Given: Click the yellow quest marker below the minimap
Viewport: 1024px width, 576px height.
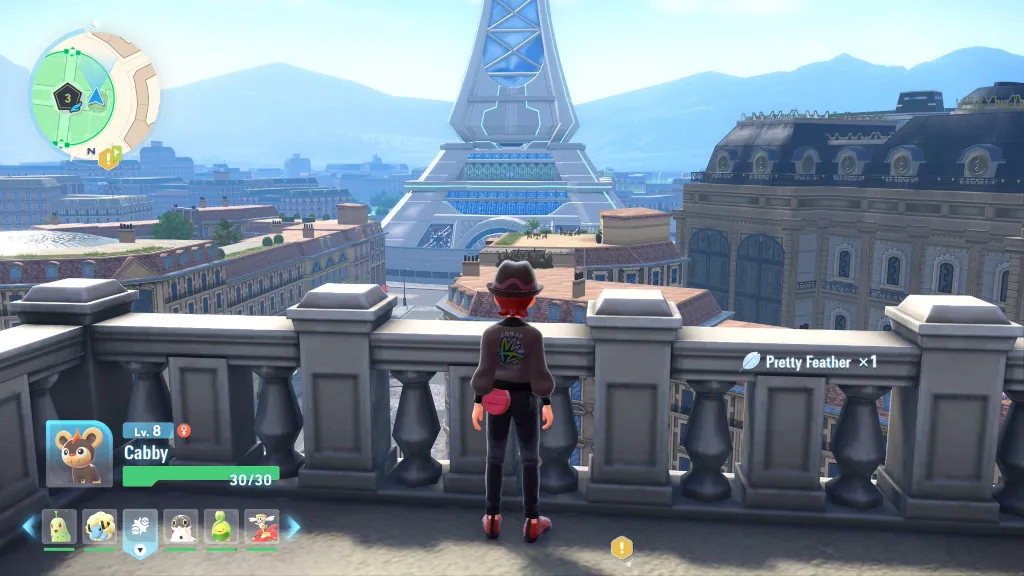Looking at the screenshot, I should click(109, 156).
